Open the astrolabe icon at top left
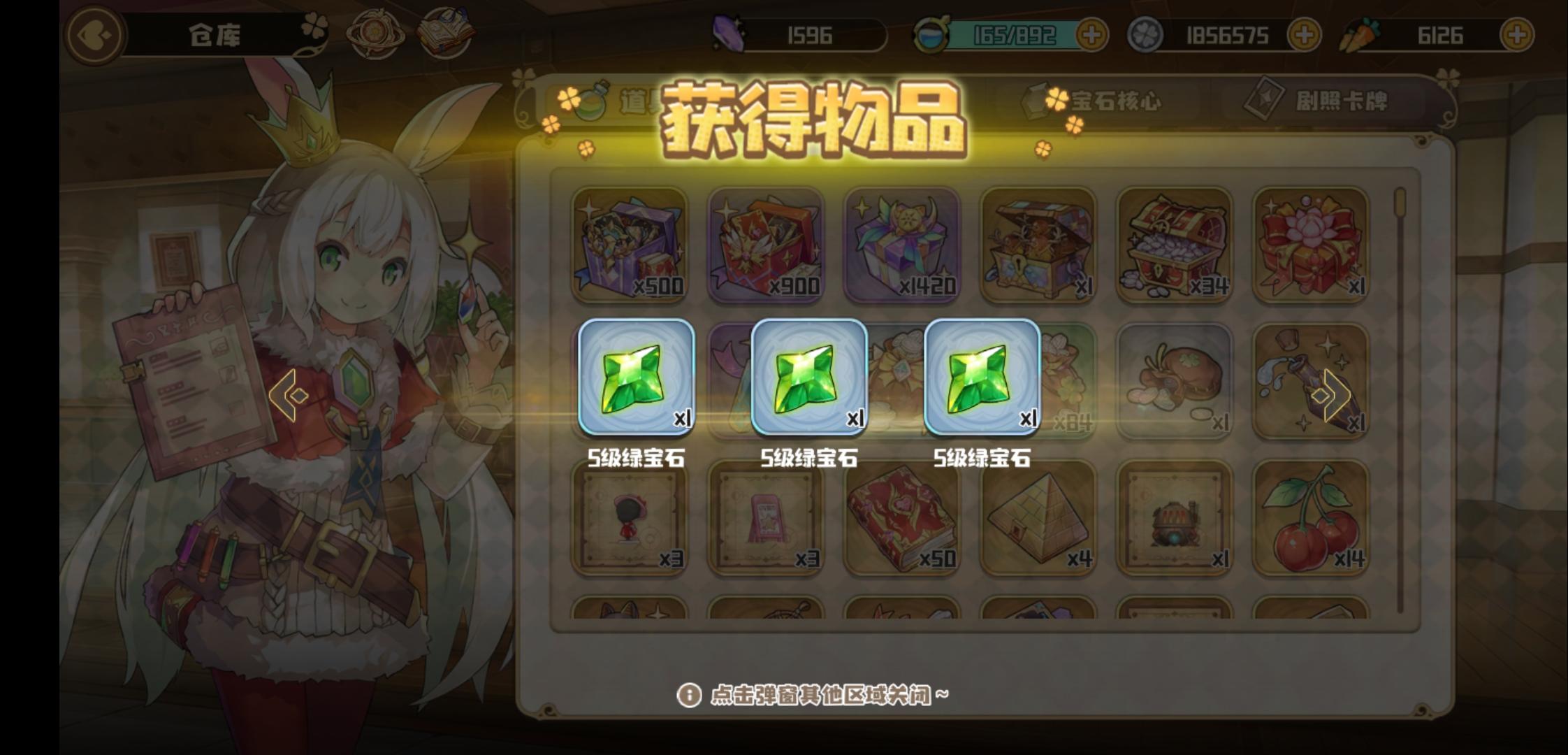 tap(375, 33)
